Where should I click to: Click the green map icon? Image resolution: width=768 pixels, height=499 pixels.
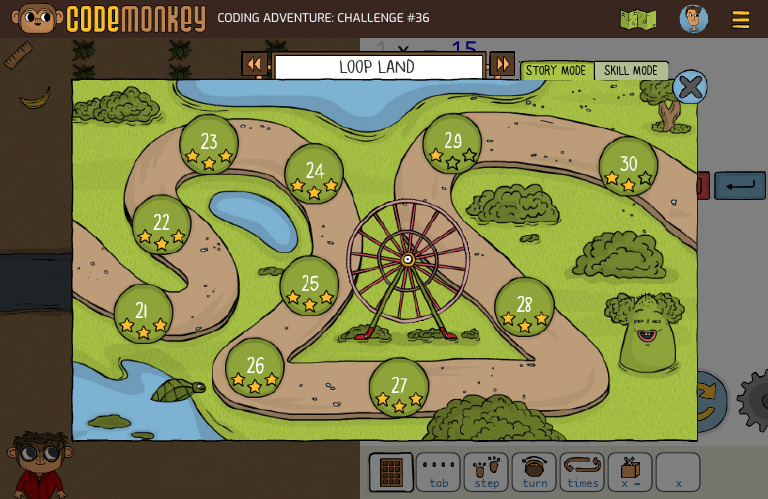tap(638, 20)
